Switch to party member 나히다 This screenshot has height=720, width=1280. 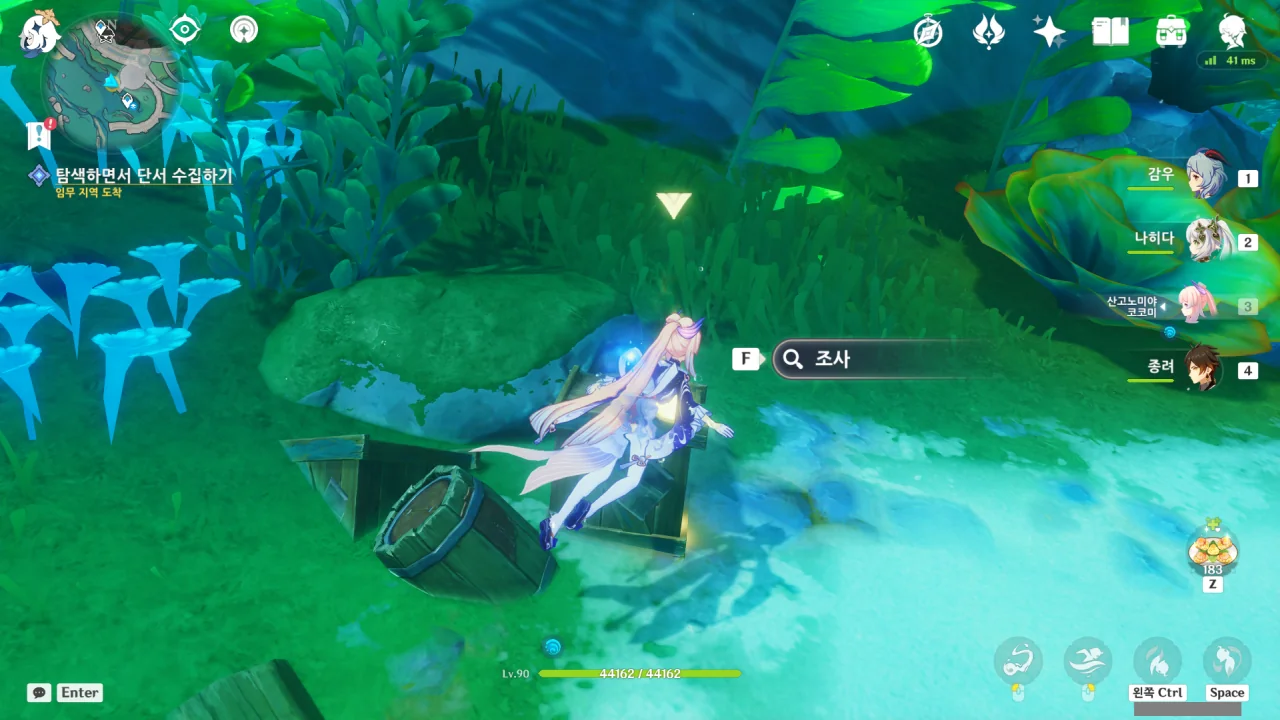point(1205,241)
